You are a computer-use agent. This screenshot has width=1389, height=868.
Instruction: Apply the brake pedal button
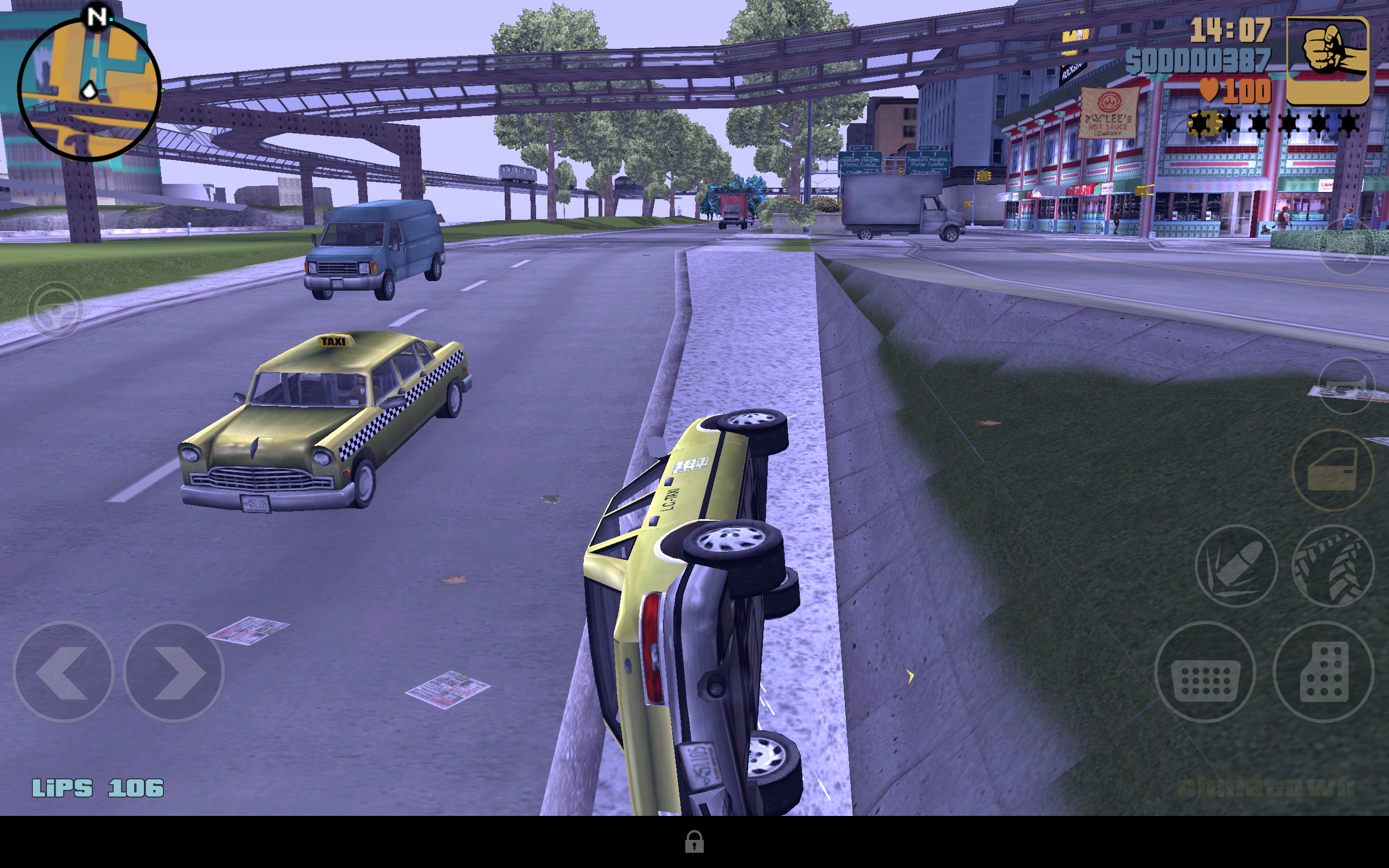click(1205, 672)
